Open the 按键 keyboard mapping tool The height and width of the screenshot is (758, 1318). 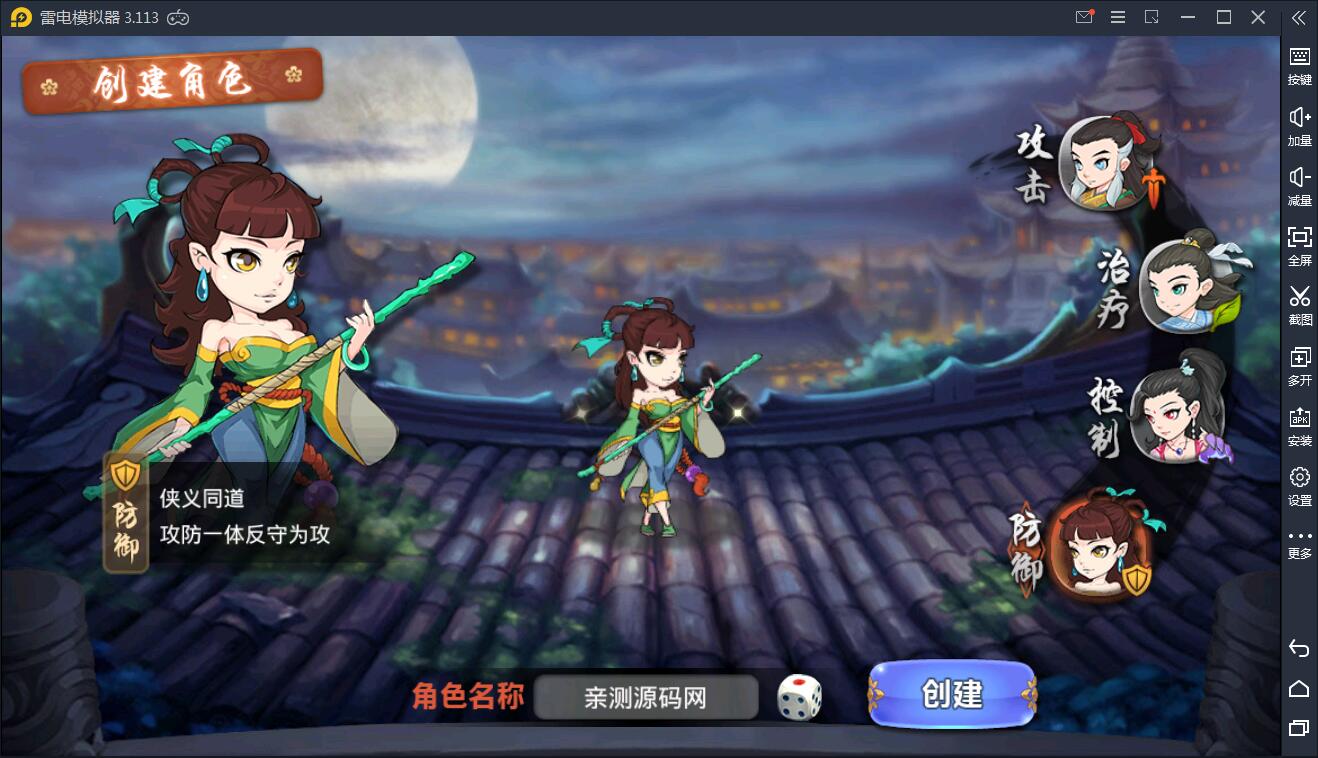pos(1299,62)
